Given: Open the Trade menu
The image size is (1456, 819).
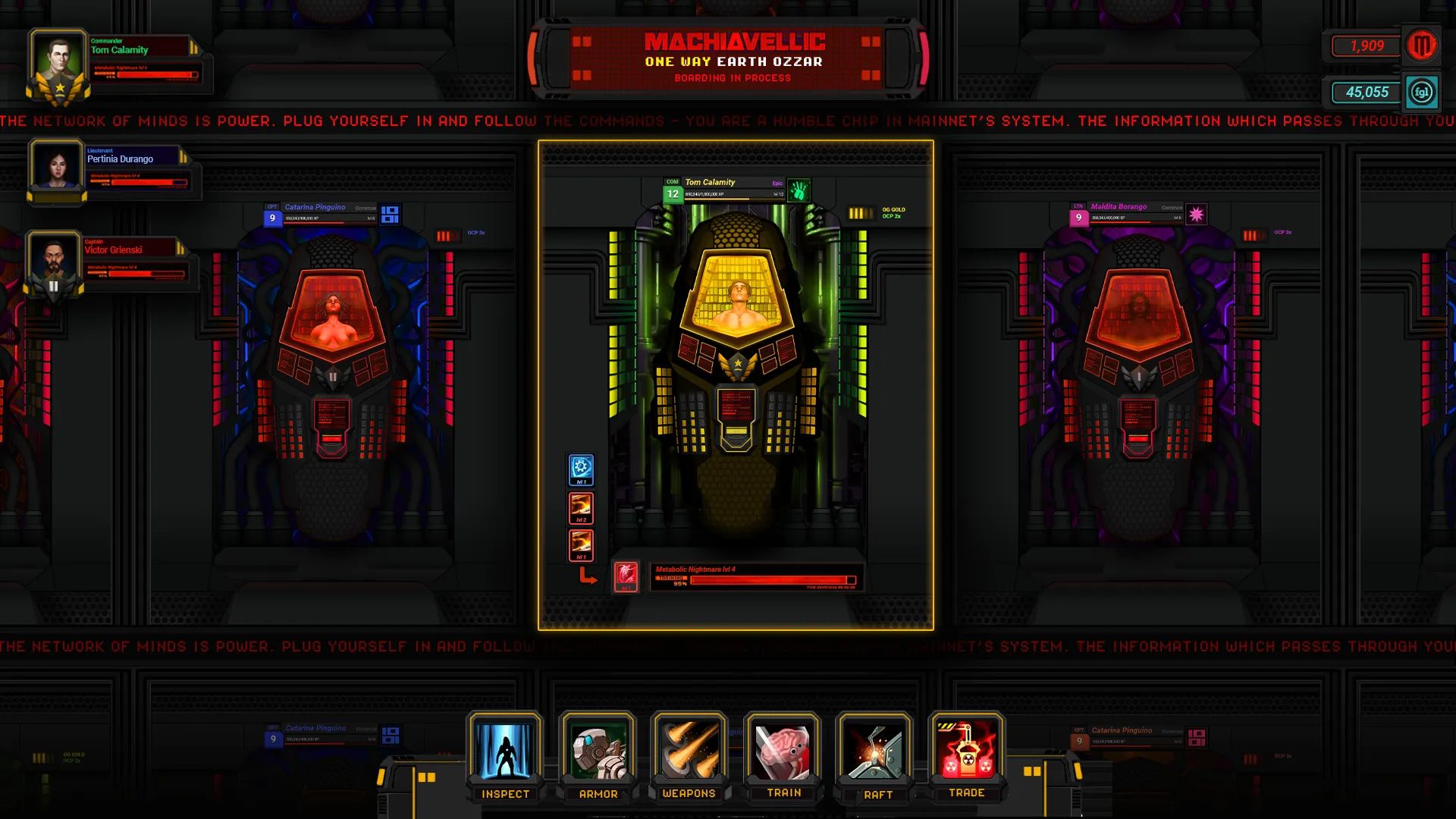Looking at the screenshot, I should (x=966, y=753).
